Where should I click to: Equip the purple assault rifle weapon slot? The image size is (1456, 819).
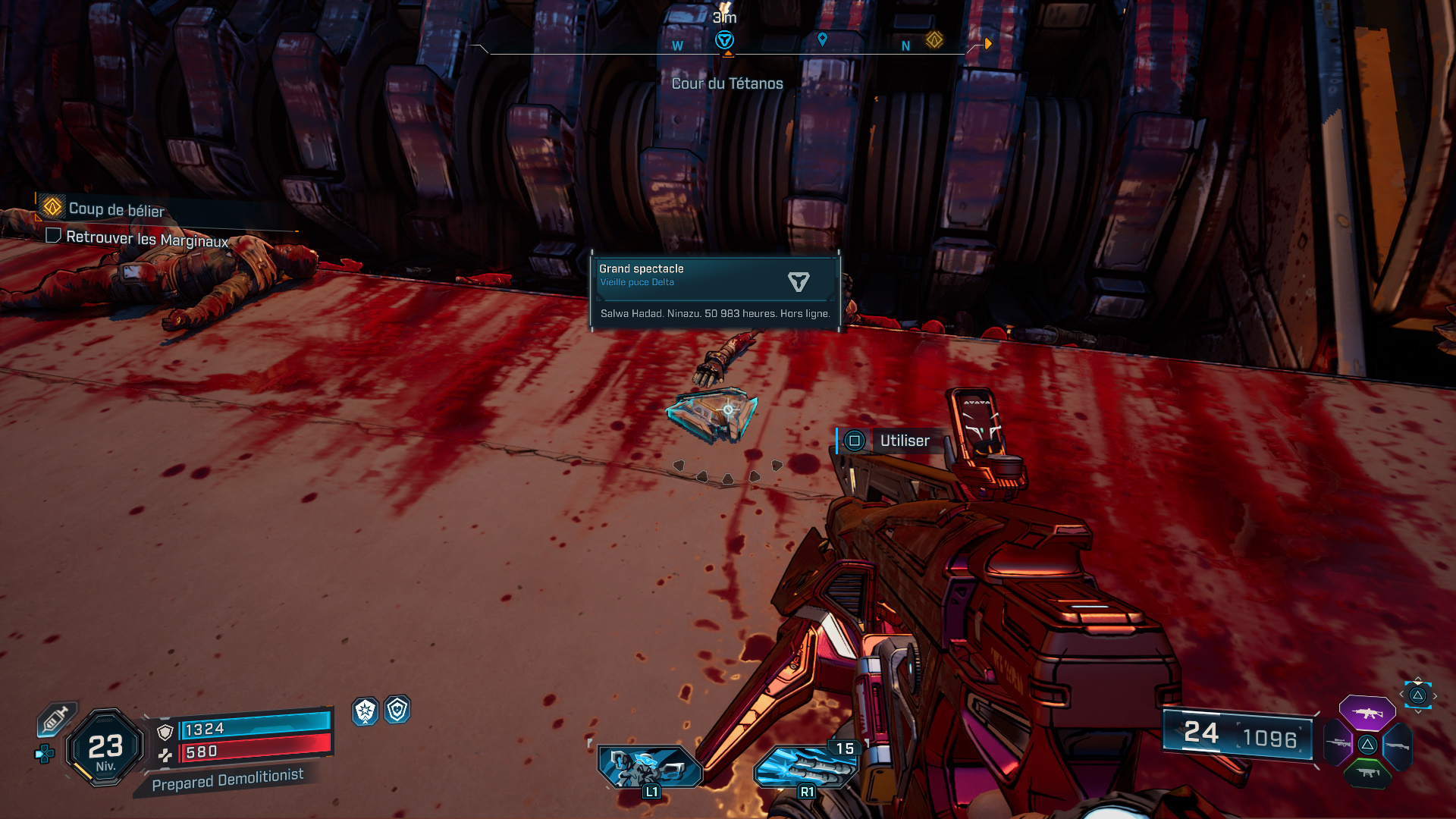1367,713
